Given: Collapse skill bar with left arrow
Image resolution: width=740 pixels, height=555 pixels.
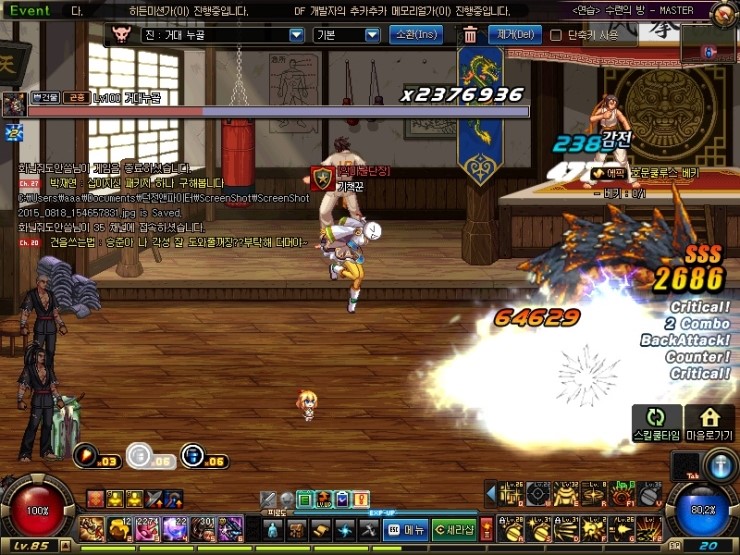Looking at the screenshot, I should point(491,491).
